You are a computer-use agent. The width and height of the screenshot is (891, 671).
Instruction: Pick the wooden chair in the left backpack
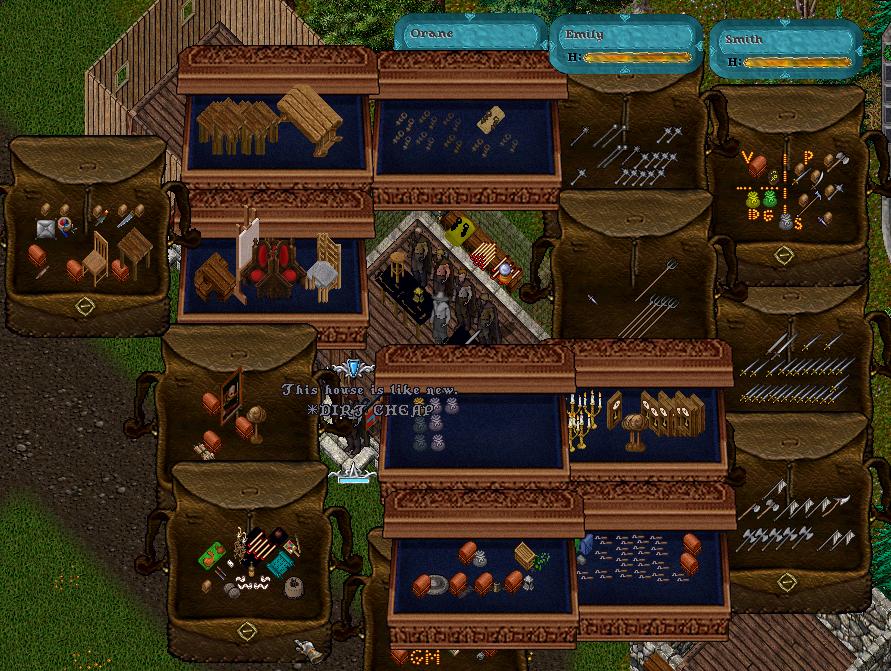point(96,258)
